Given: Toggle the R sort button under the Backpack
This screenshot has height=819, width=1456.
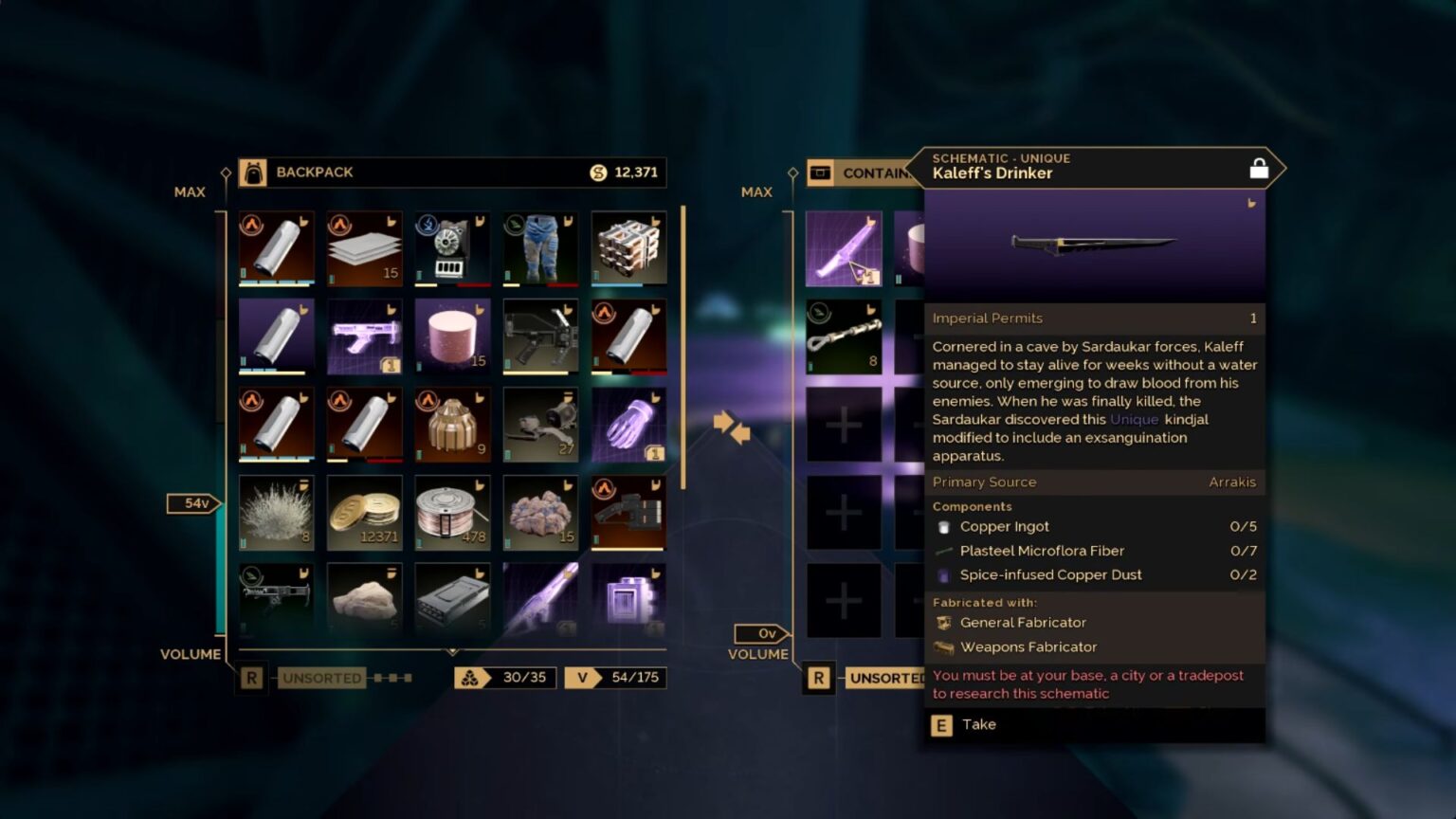Looking at the screenshot, I should (251, 677).
